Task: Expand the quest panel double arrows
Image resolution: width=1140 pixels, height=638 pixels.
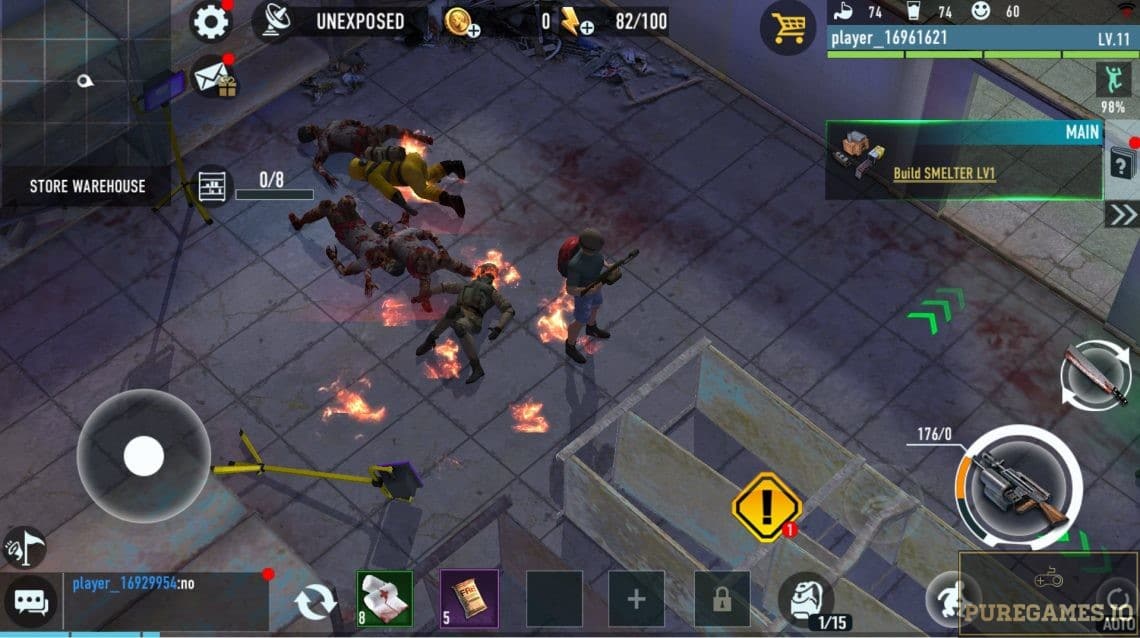Action: pyautogui.click(x=1121, y=215)
